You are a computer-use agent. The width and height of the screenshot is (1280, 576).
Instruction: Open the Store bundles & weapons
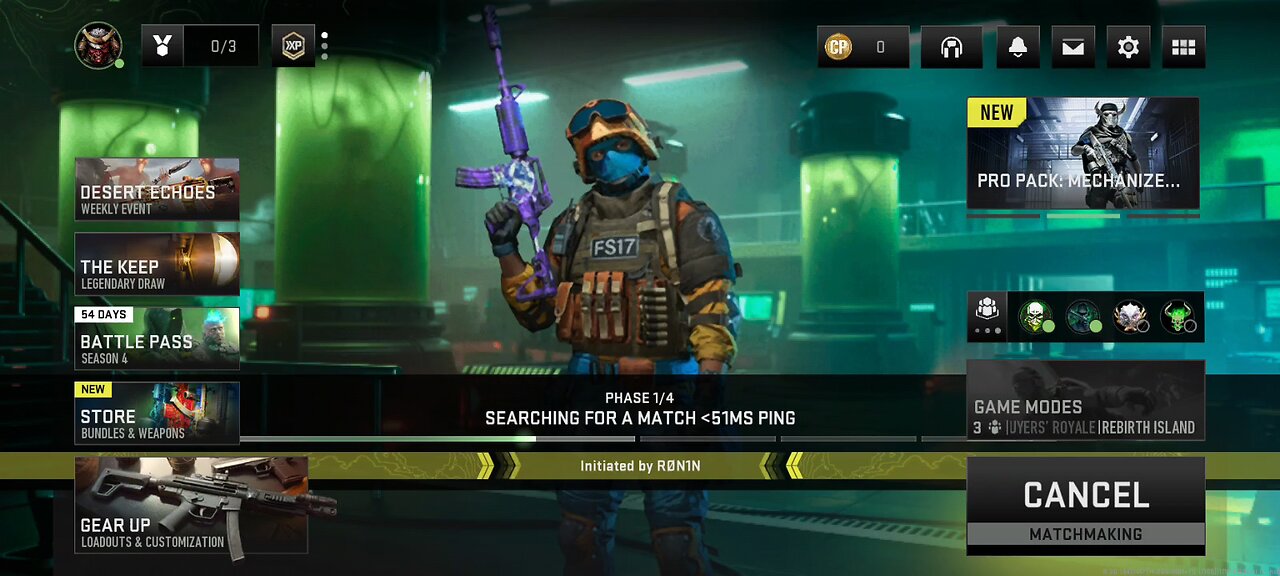157,413
